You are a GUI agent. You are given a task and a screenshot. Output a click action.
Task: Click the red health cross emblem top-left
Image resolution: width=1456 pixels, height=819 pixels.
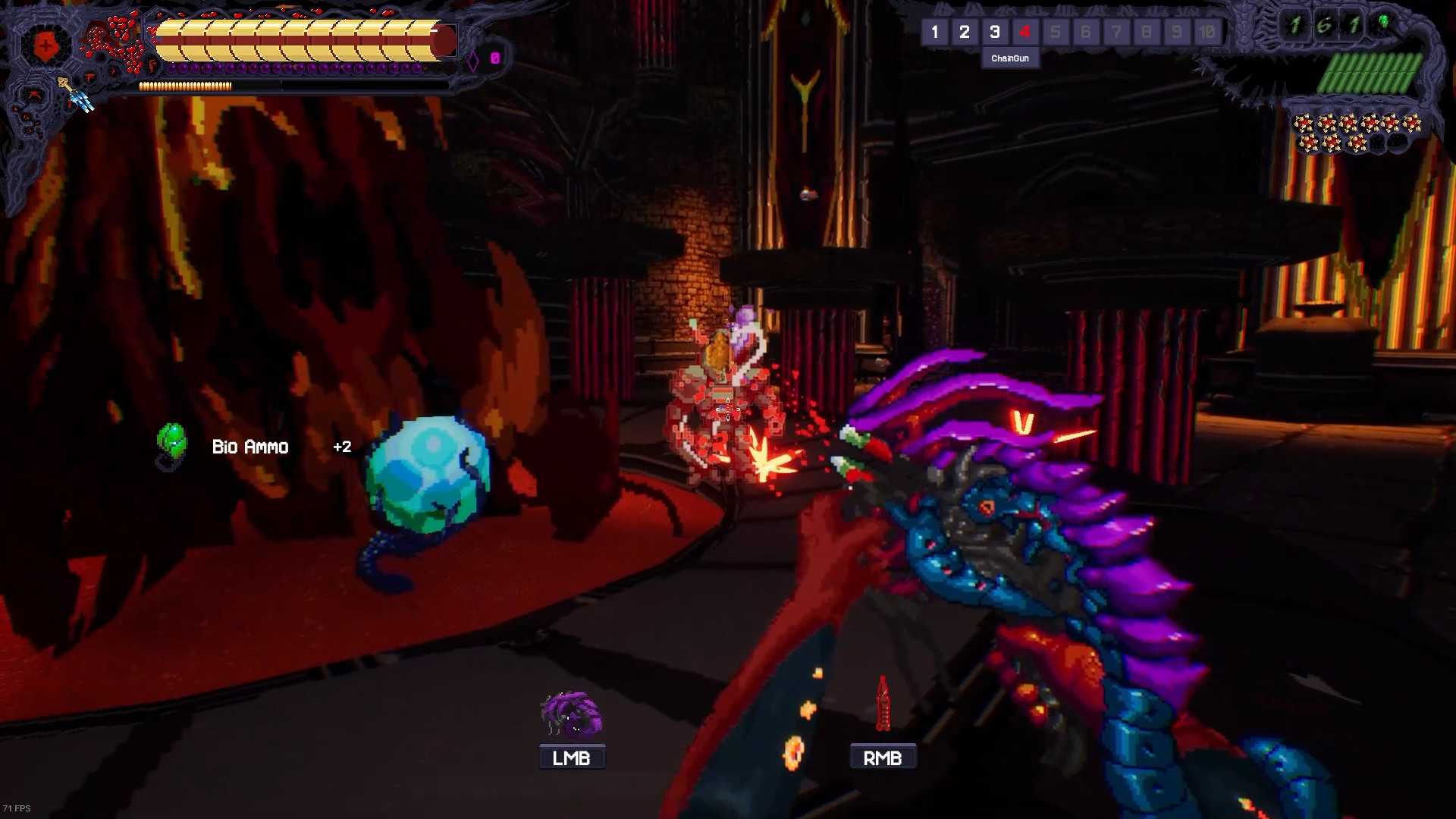[45, 45]
